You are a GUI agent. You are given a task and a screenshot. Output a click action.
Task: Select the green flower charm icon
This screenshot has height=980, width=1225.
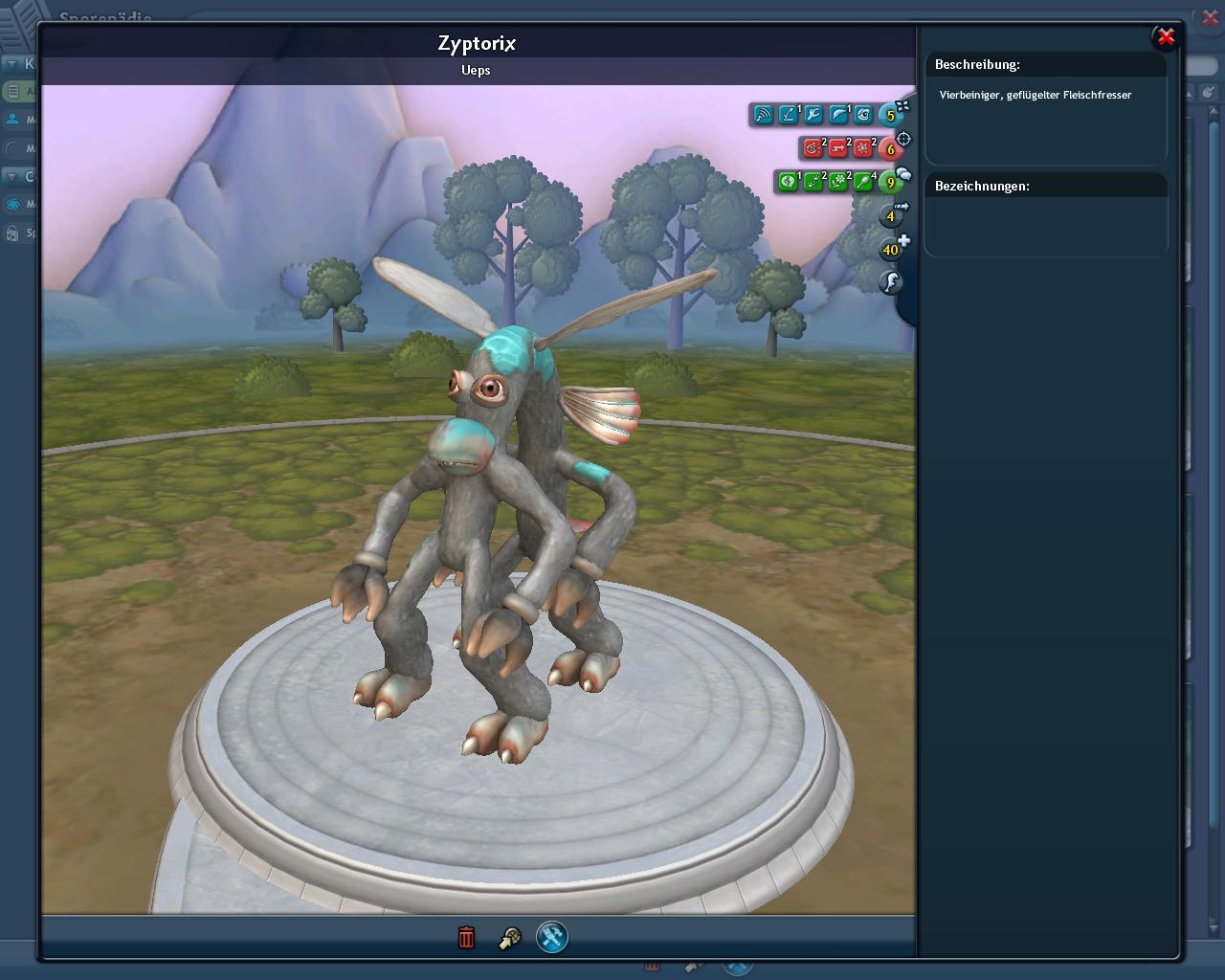(x=837, y=182)
